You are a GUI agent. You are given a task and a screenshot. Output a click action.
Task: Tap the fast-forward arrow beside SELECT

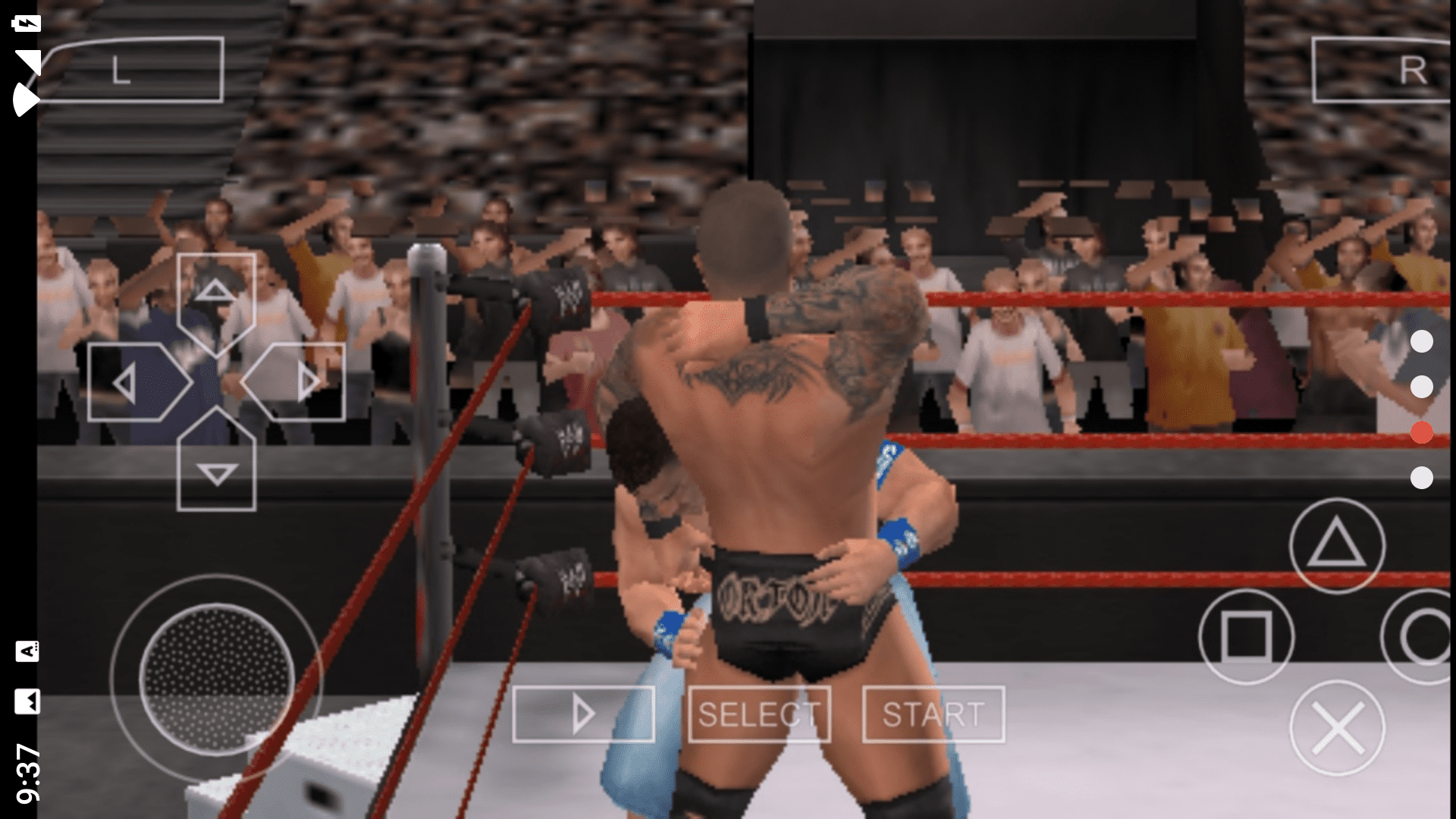pyautogui.click(x=584, y=713)
